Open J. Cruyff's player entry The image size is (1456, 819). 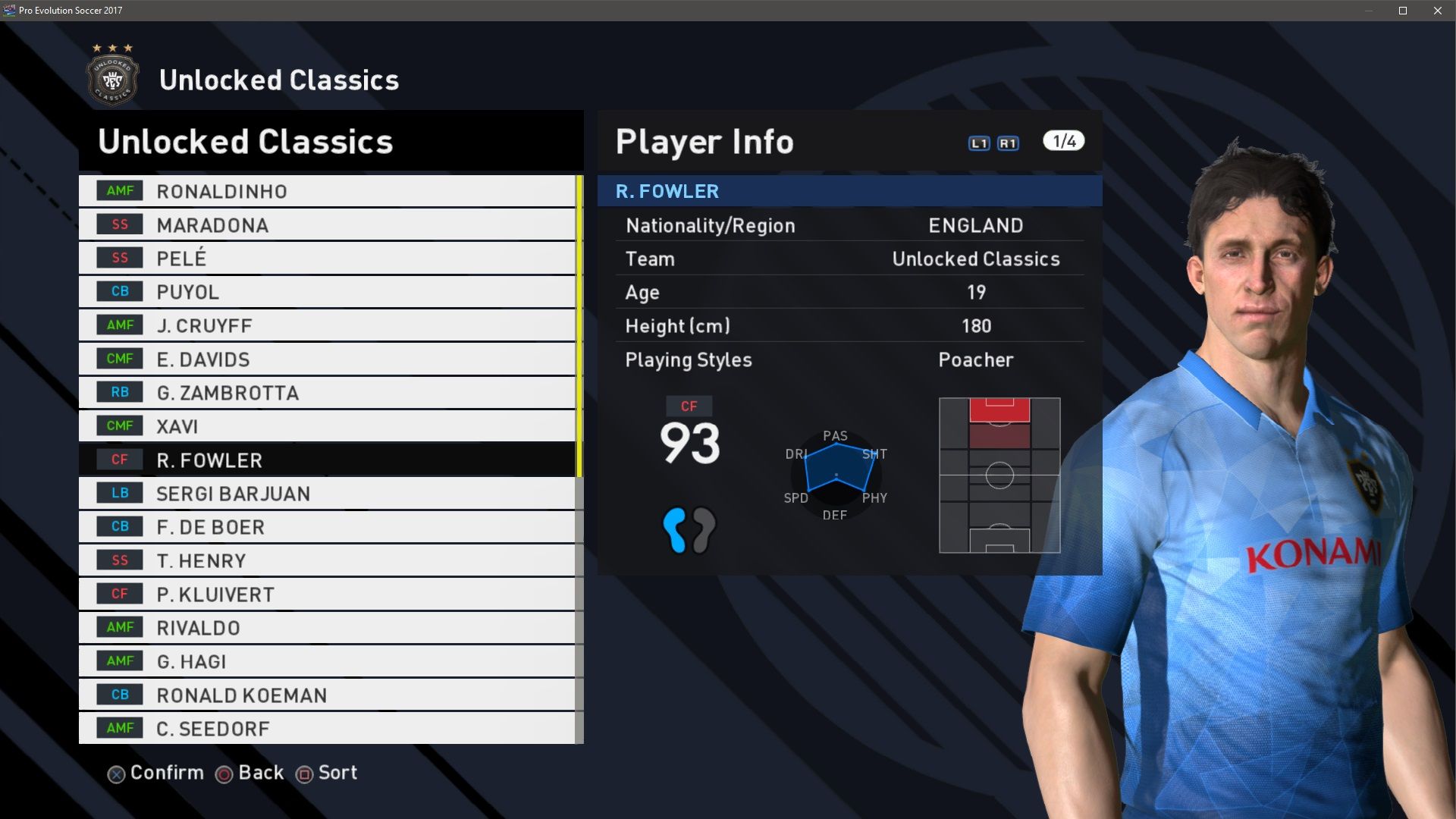point(326,325)
